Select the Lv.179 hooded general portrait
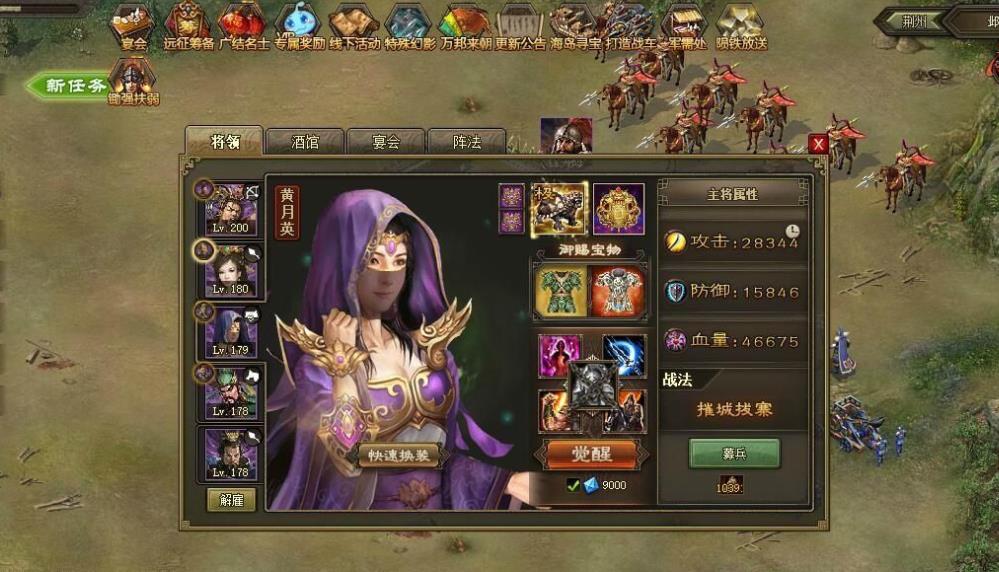 pos(231,332)
